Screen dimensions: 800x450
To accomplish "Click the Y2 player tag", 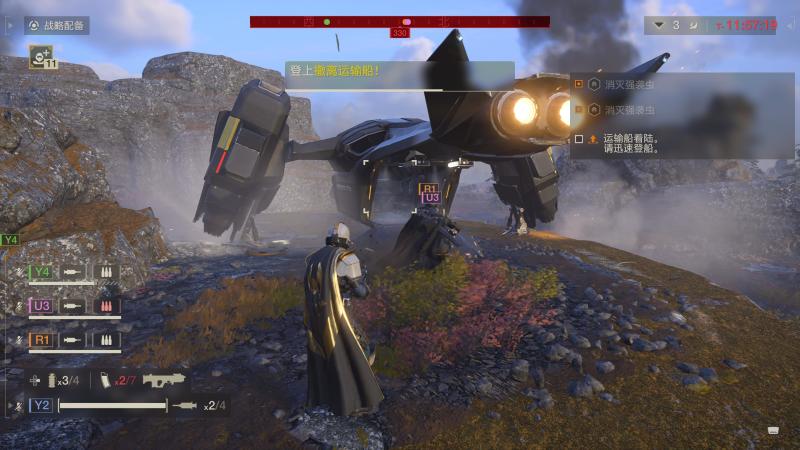I will pyautogui.click(x=41, y=405).
